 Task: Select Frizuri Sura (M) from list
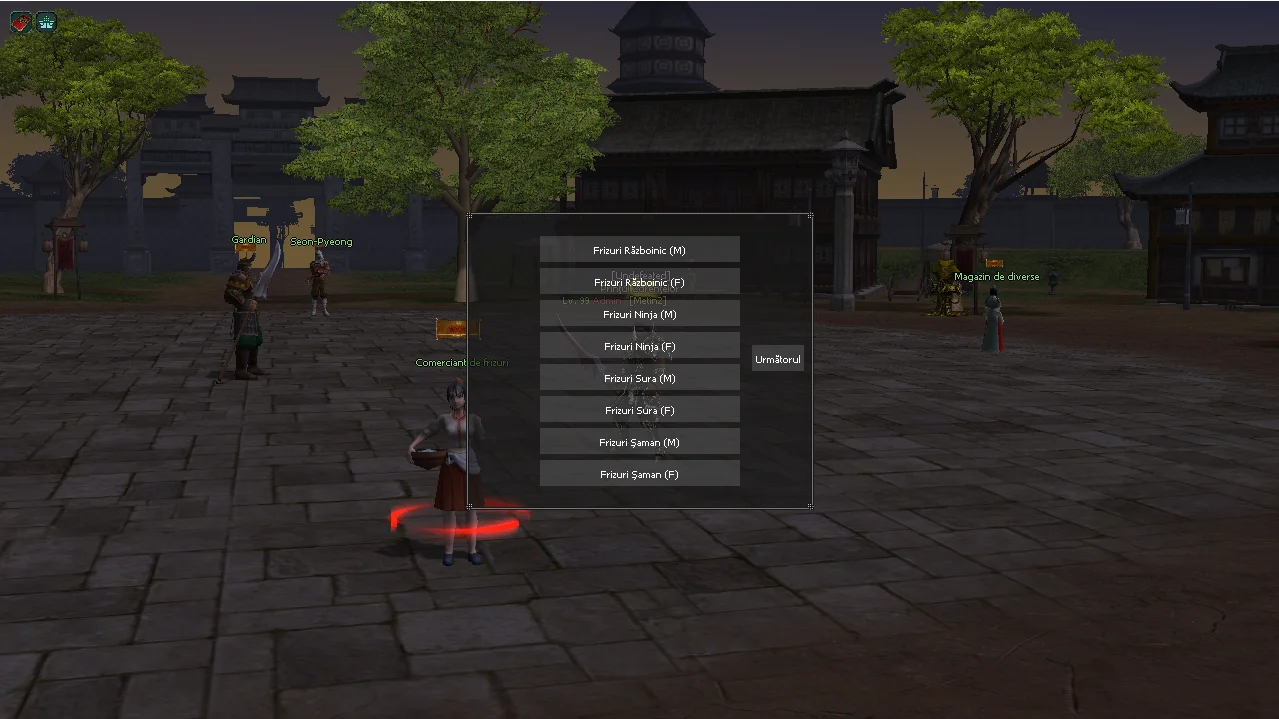point(639,378)
